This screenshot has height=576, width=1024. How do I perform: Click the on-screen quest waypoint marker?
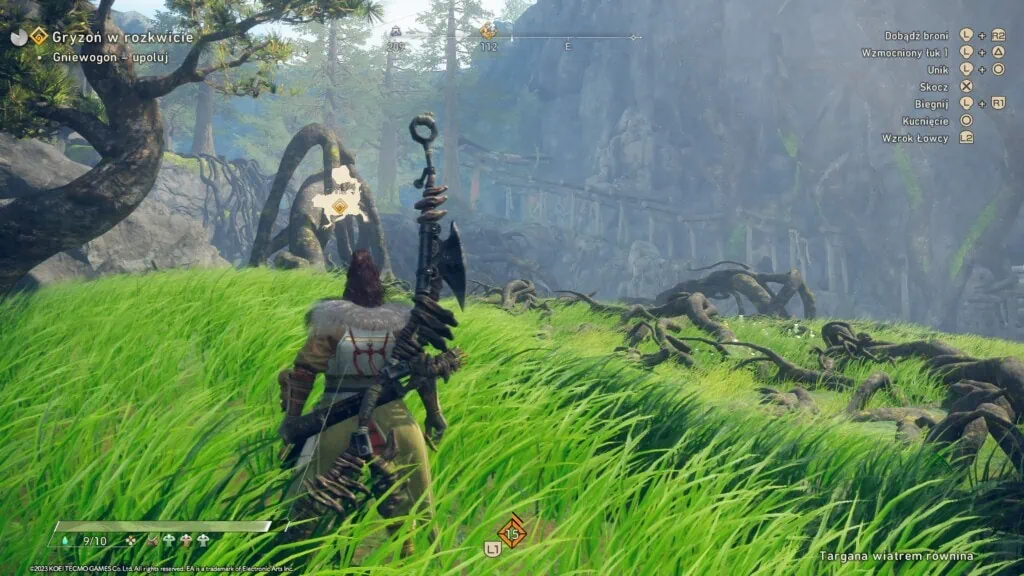339,206
